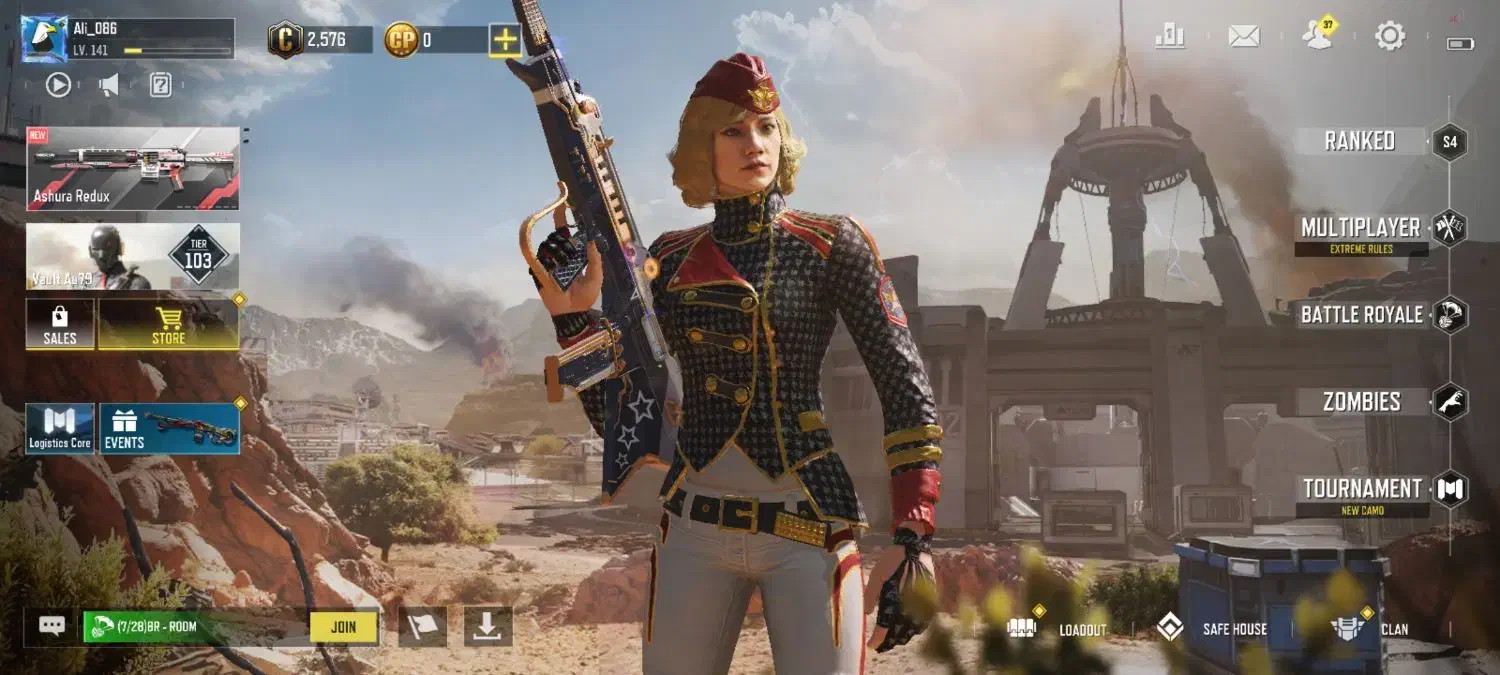Open Logistics Core

pos(60,429)
